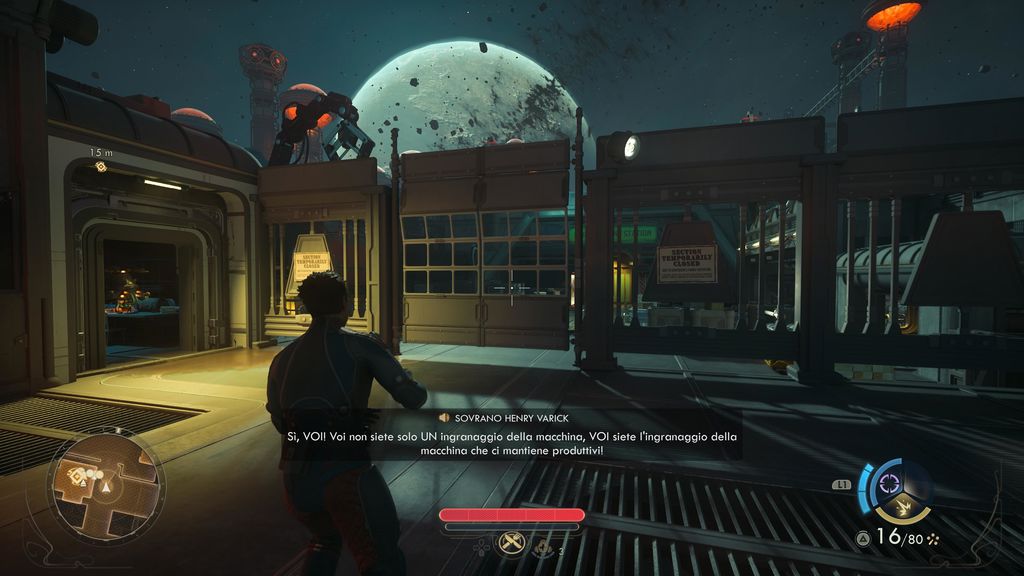Select the quest objective waypoint marker
Image resolution: width=1024 pixels, height=576 pixels.
point(100,166)
